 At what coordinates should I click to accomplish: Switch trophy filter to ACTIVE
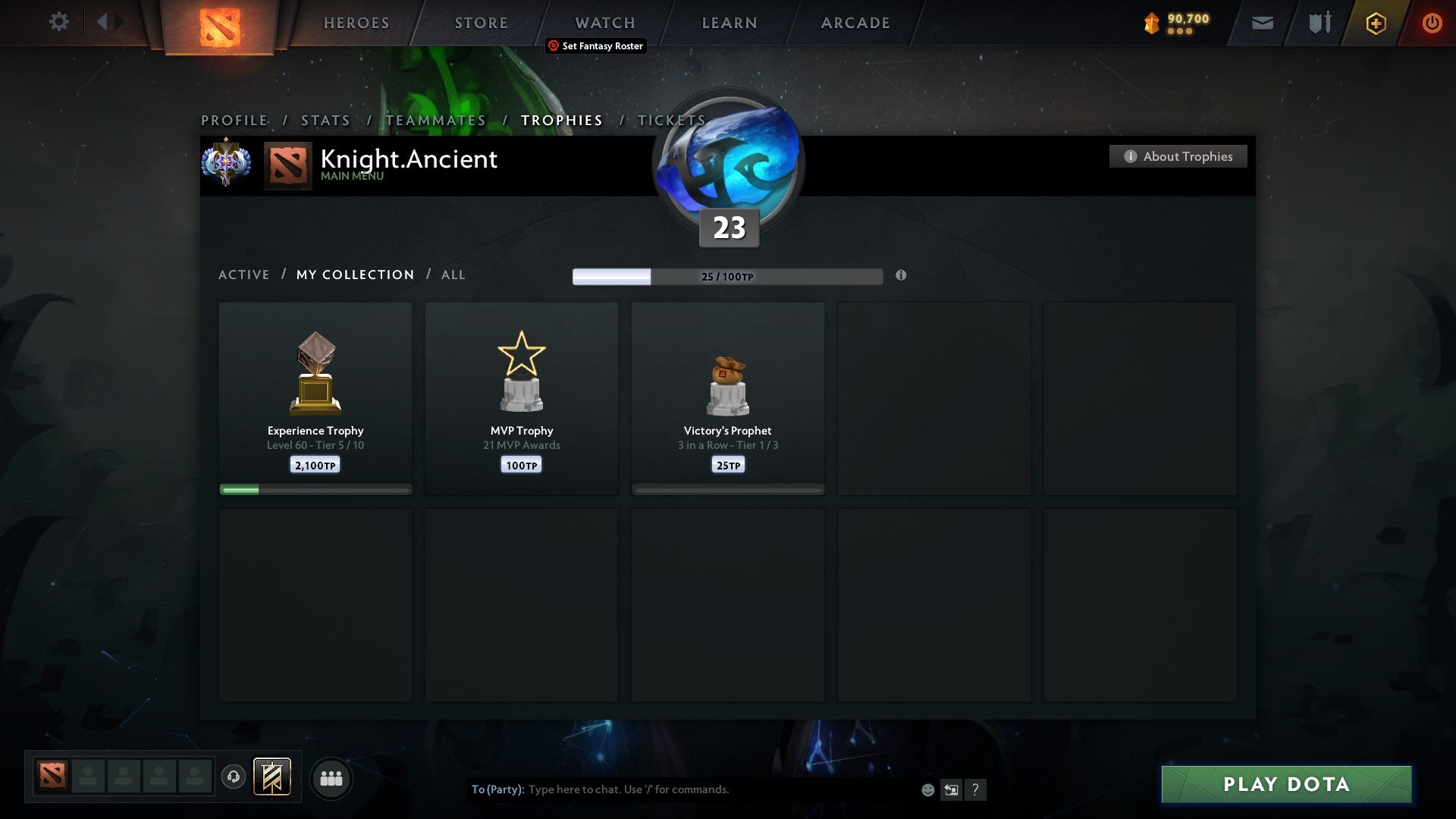point(244,275)
